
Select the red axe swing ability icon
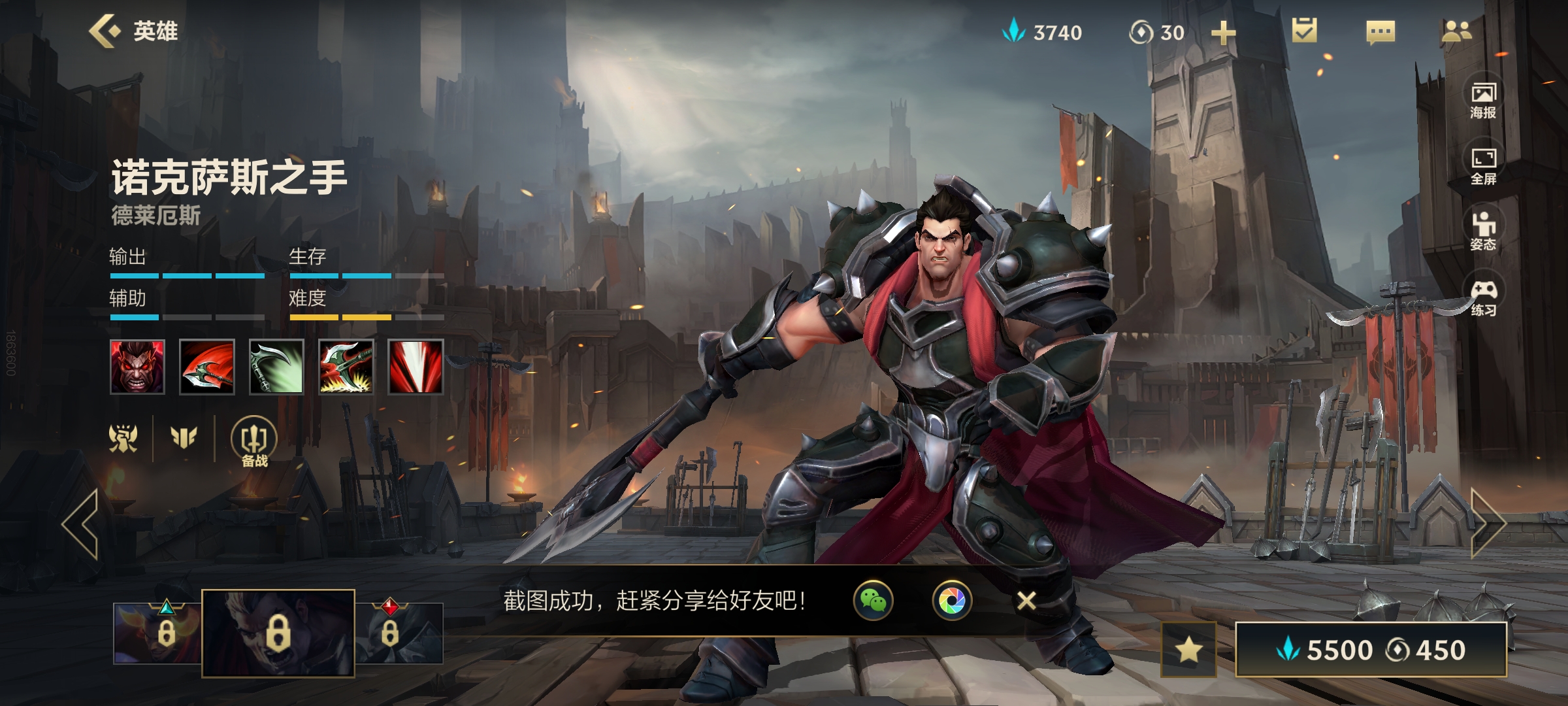click(206, 367)
